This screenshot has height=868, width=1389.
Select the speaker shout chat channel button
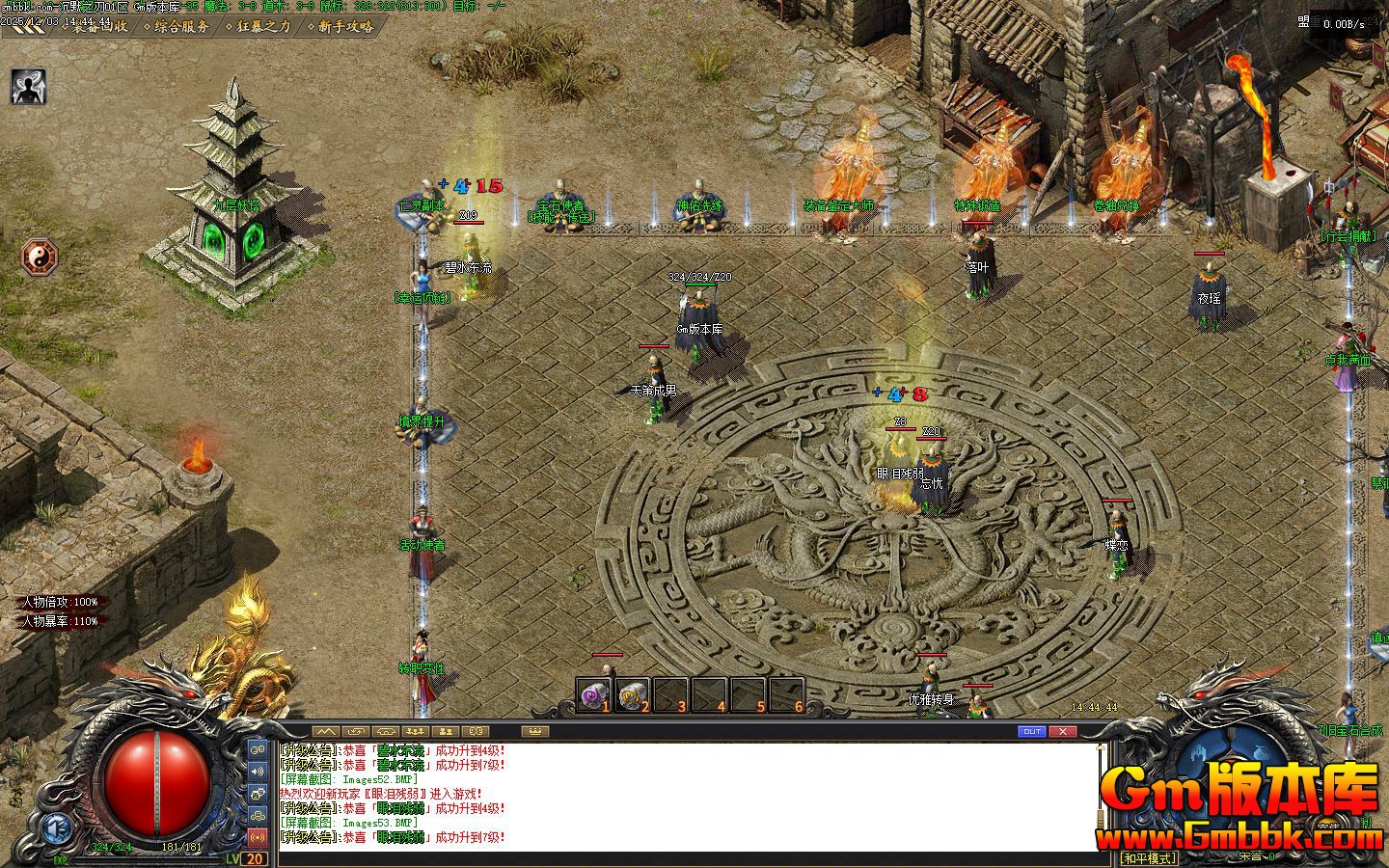tap(258, 771)
